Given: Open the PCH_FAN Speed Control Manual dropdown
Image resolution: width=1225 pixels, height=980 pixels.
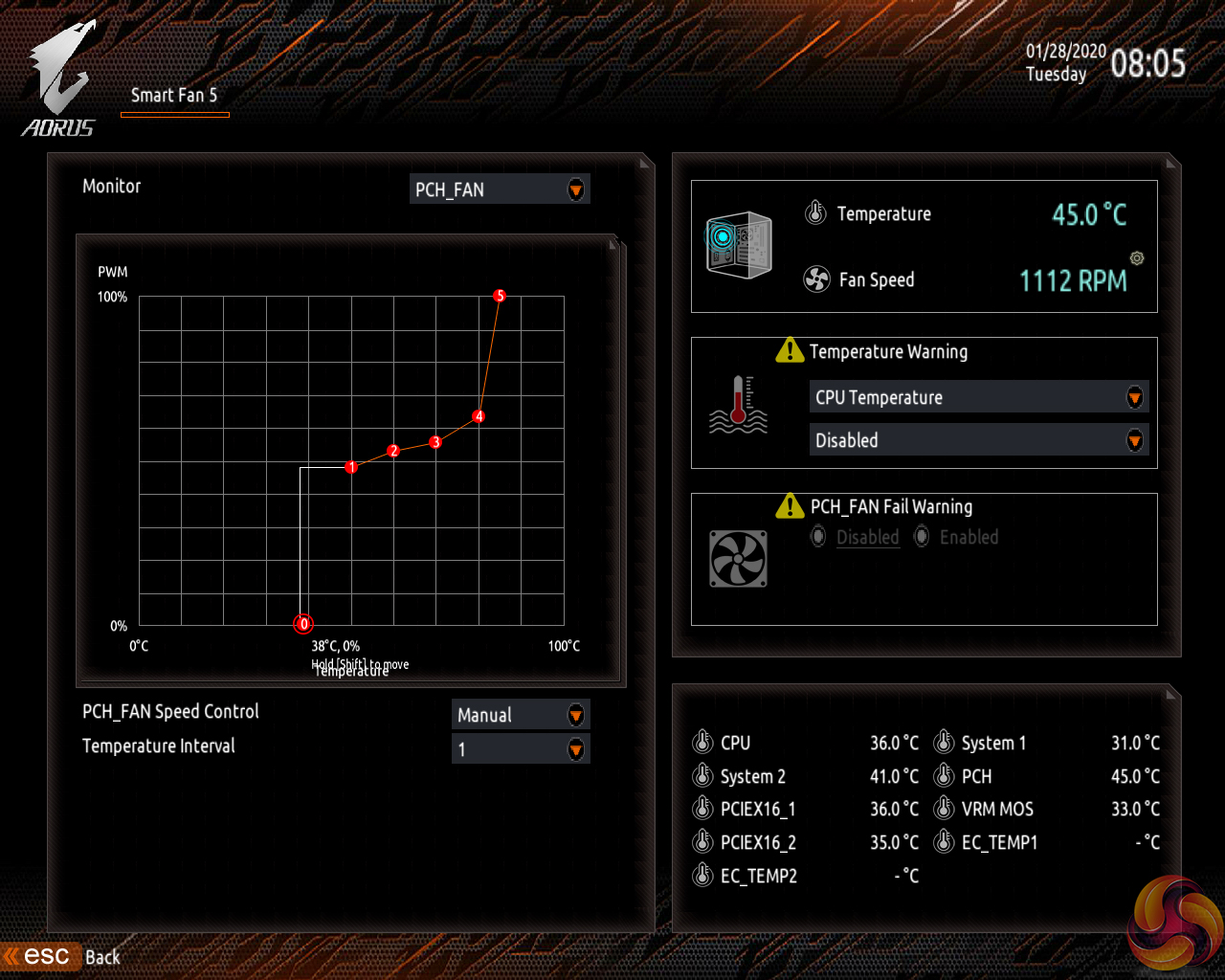Looking at the screenshot, I should [x=520, y=715].
